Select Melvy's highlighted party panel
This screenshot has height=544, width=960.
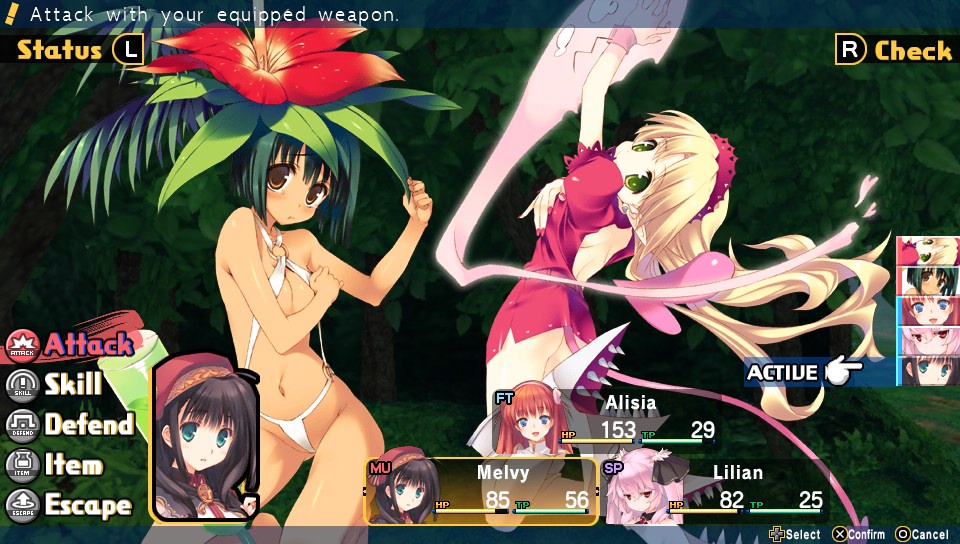coord(482,491)
